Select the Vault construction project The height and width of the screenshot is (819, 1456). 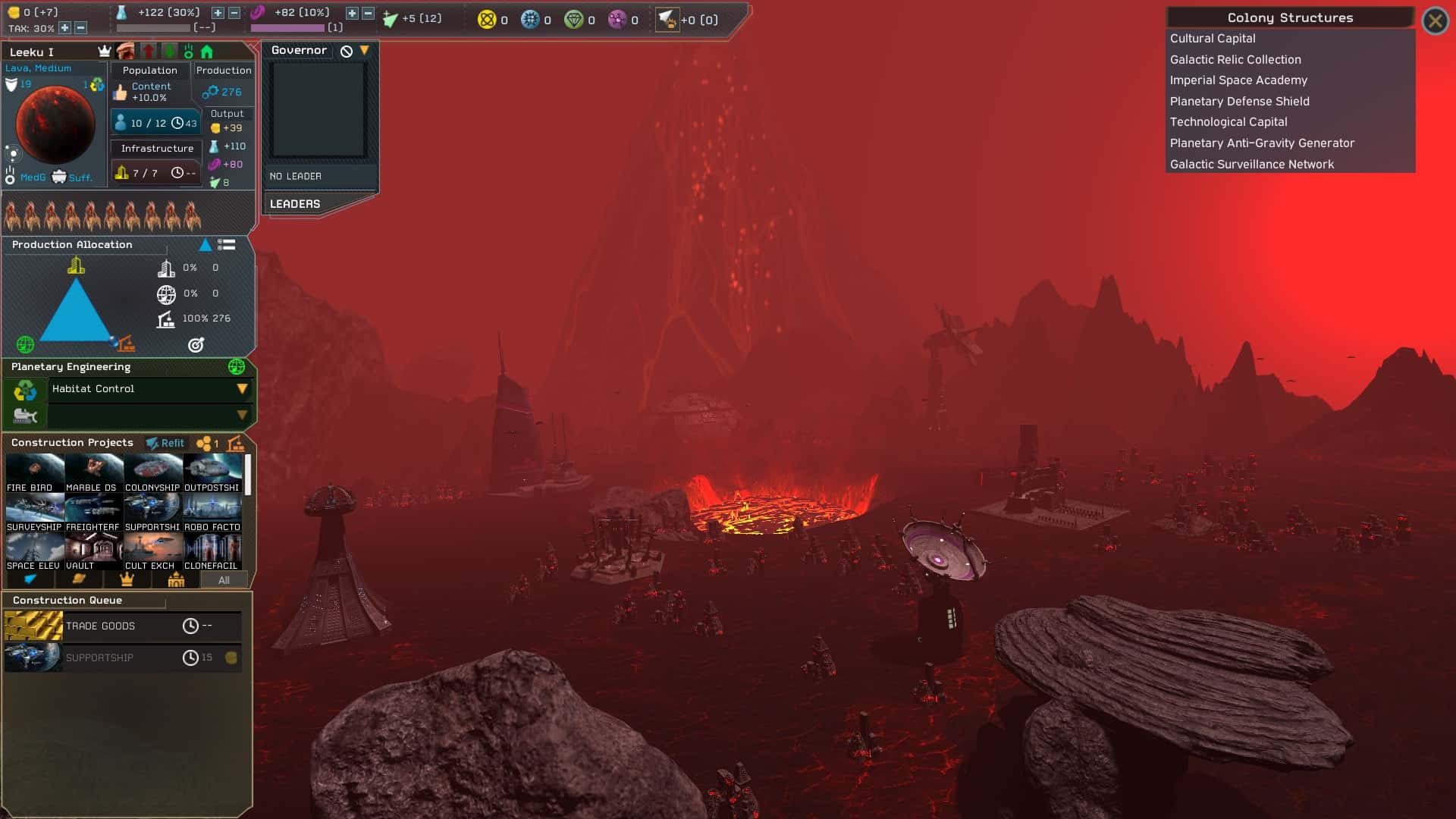(93, 551)
